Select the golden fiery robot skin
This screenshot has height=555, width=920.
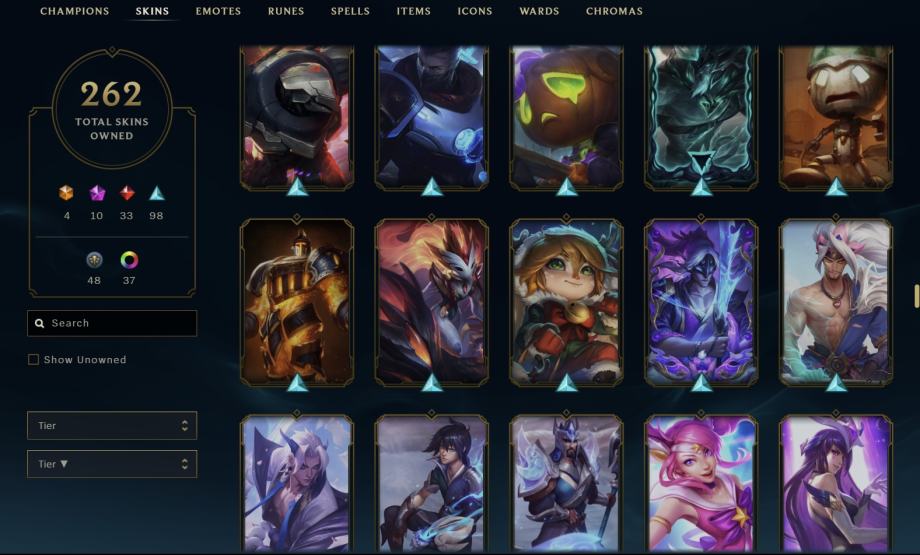(x=297, y=302)
